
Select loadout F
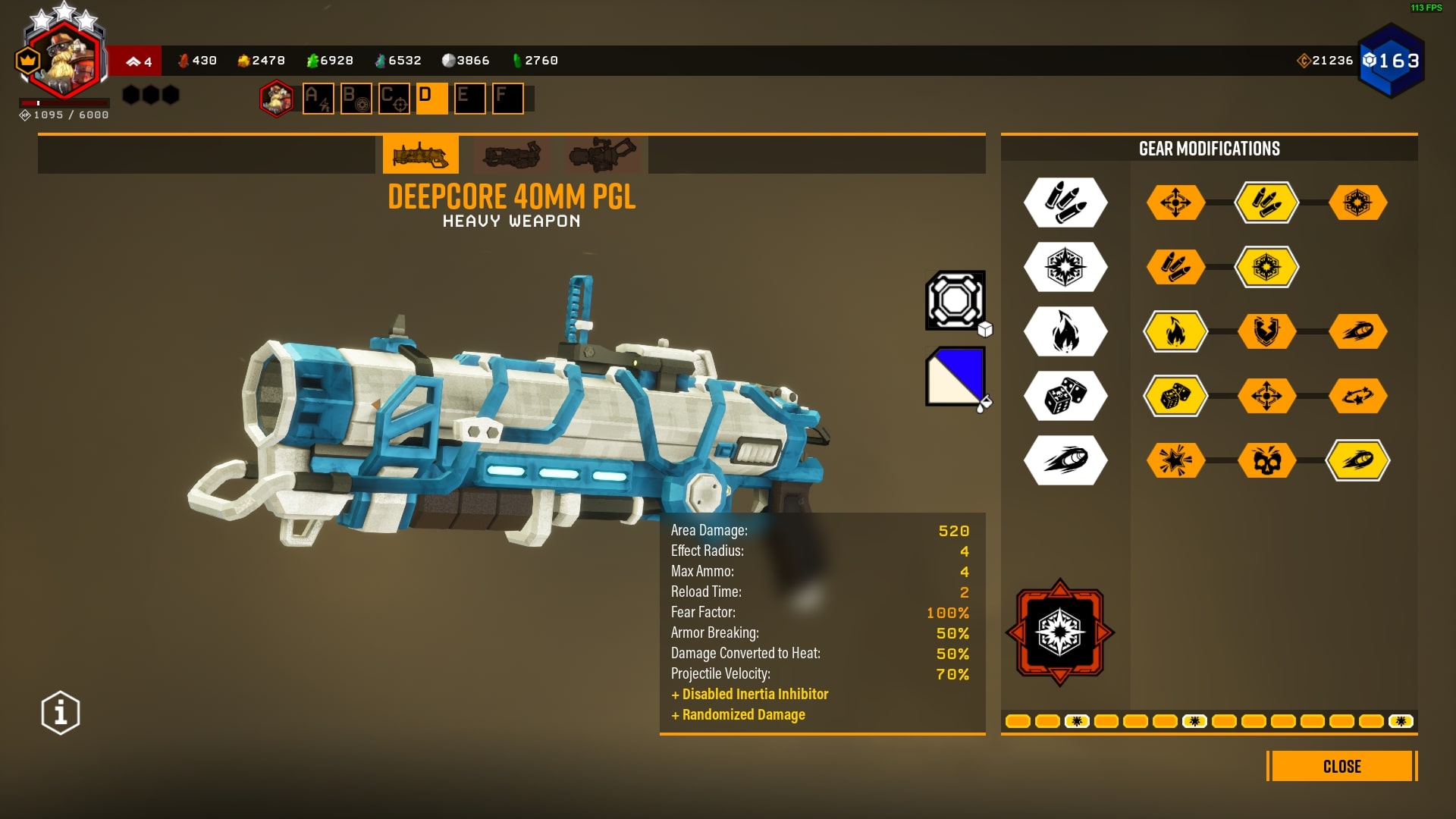click(x=507, y=99)
